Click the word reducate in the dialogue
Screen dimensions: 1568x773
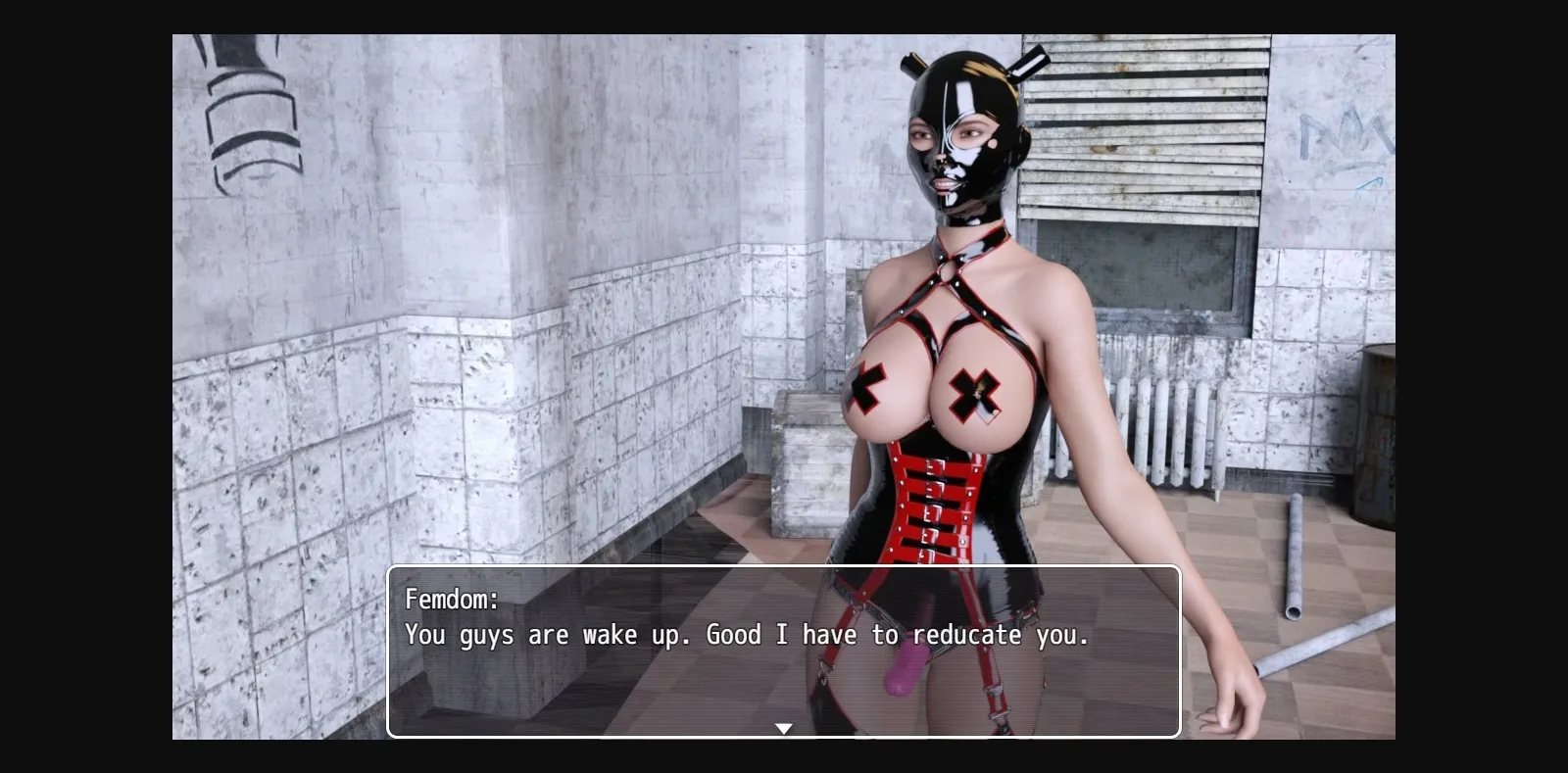(x=981, y=635)
